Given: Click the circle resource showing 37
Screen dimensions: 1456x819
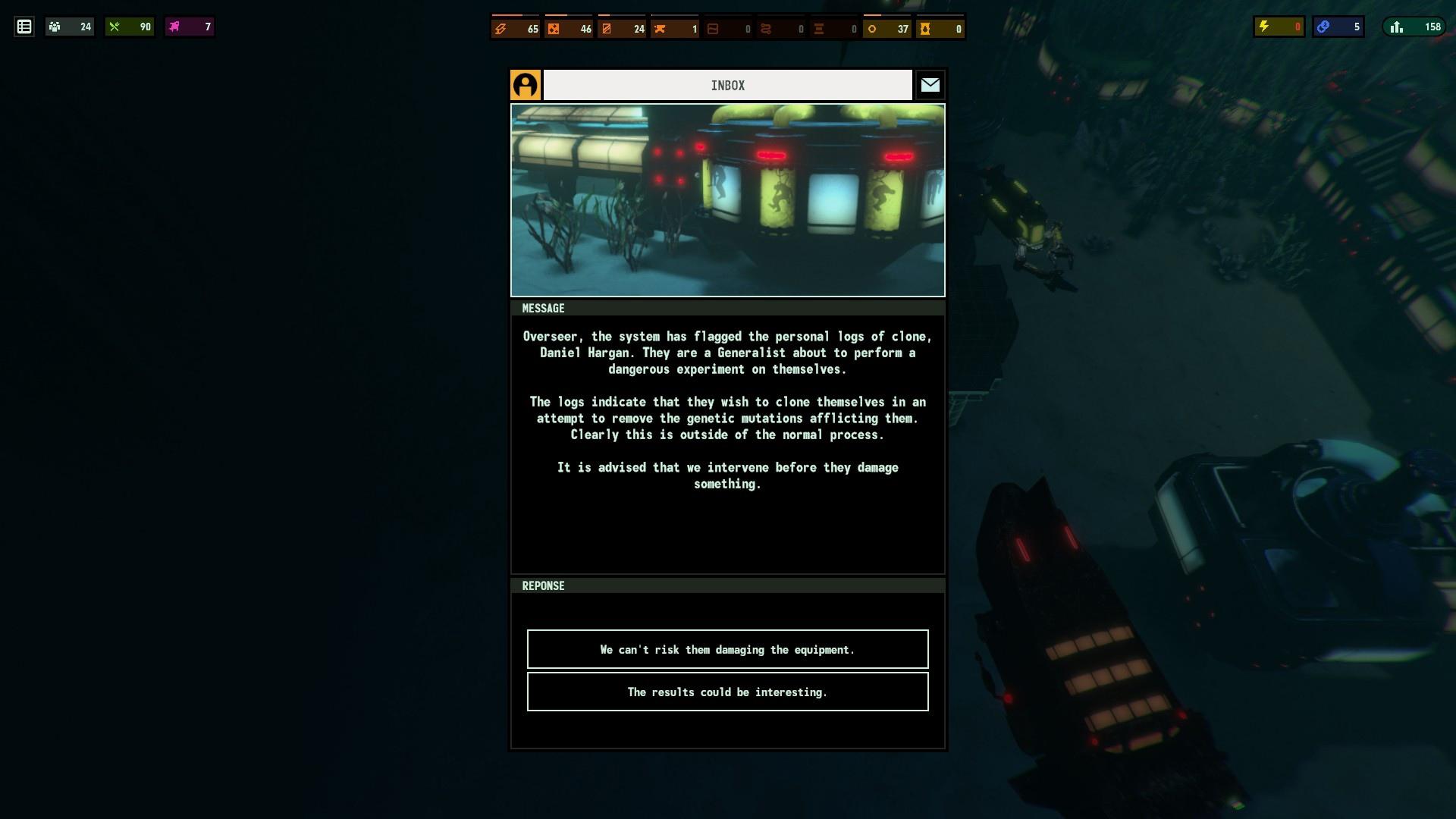Looking at the screenshot, I should click(887, 29).
